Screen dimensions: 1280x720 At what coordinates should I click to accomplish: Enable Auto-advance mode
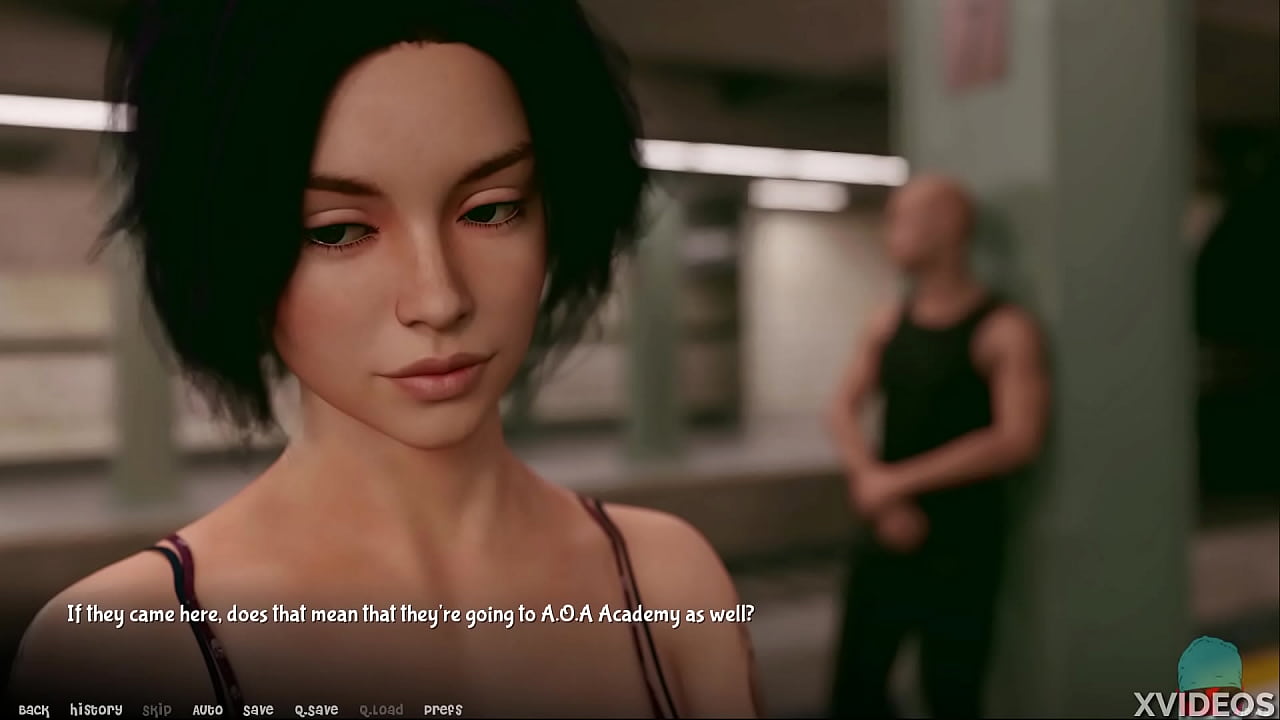pyautogui.click(x=207, y=709)
